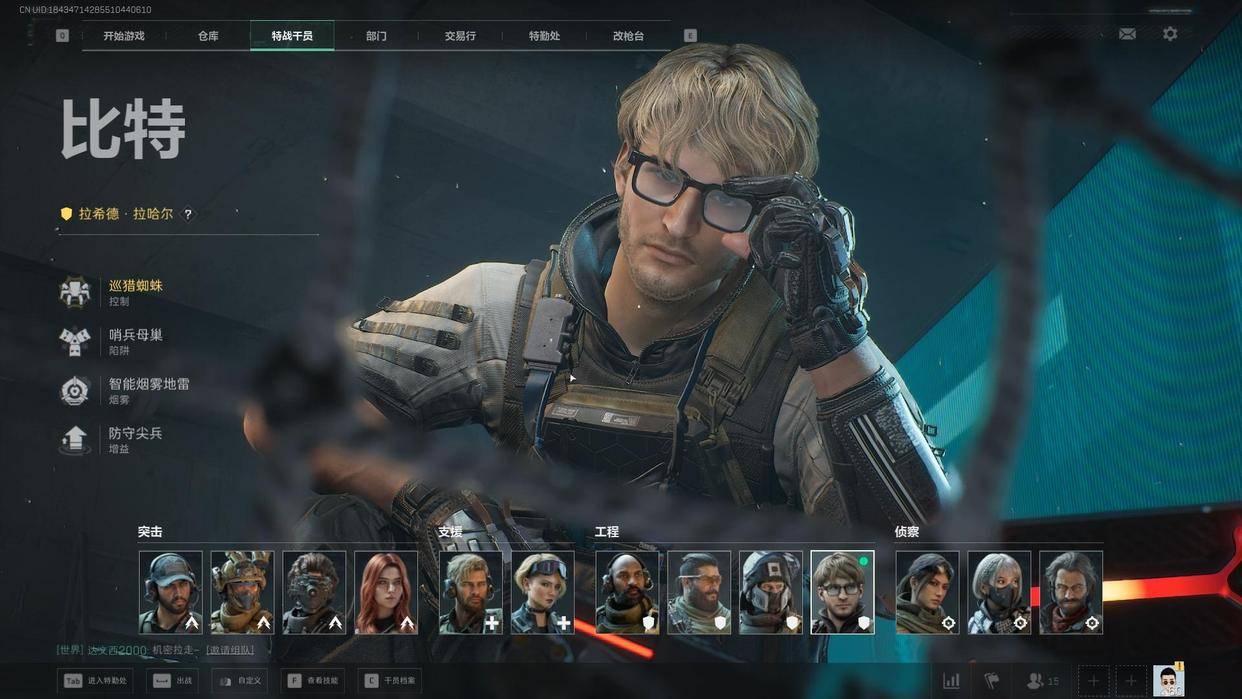The width and height of the screenshot is (1242, 699).
Task: Select the 哨兵母巢 skill entry
Action: (134, 340)
